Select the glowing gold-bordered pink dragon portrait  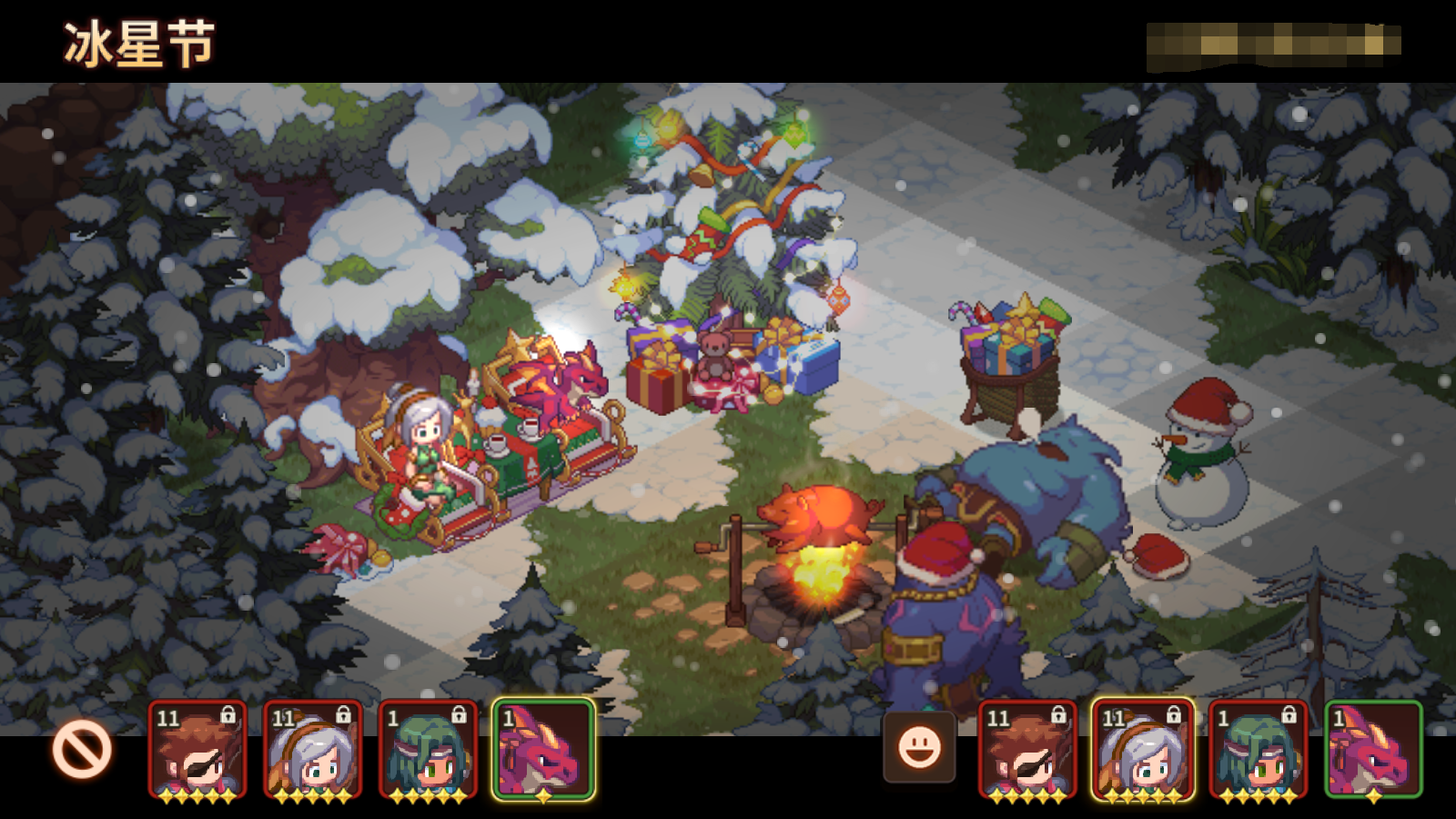[x=543, y=751]
